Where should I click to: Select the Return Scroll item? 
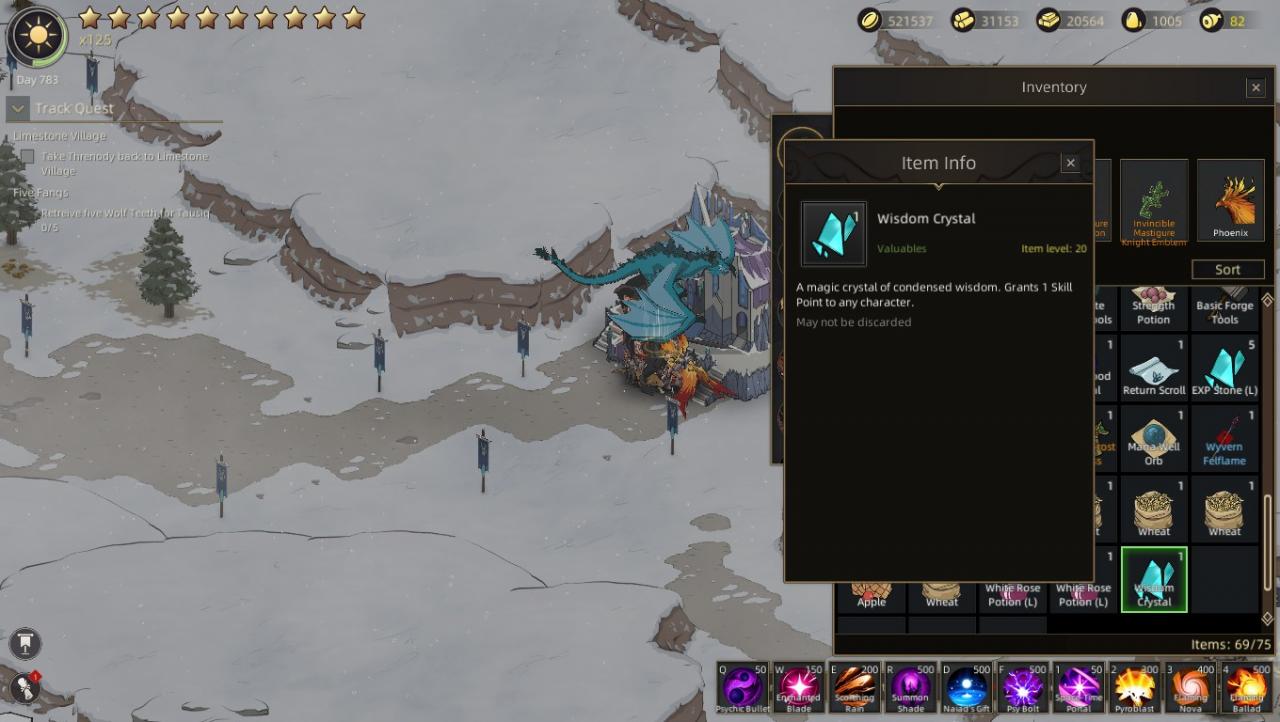[x=1154, y=367]
